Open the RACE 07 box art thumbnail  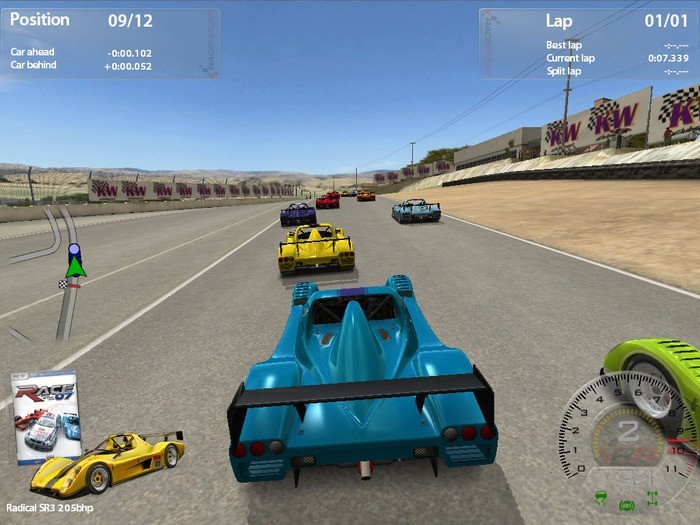coord(45,418)
